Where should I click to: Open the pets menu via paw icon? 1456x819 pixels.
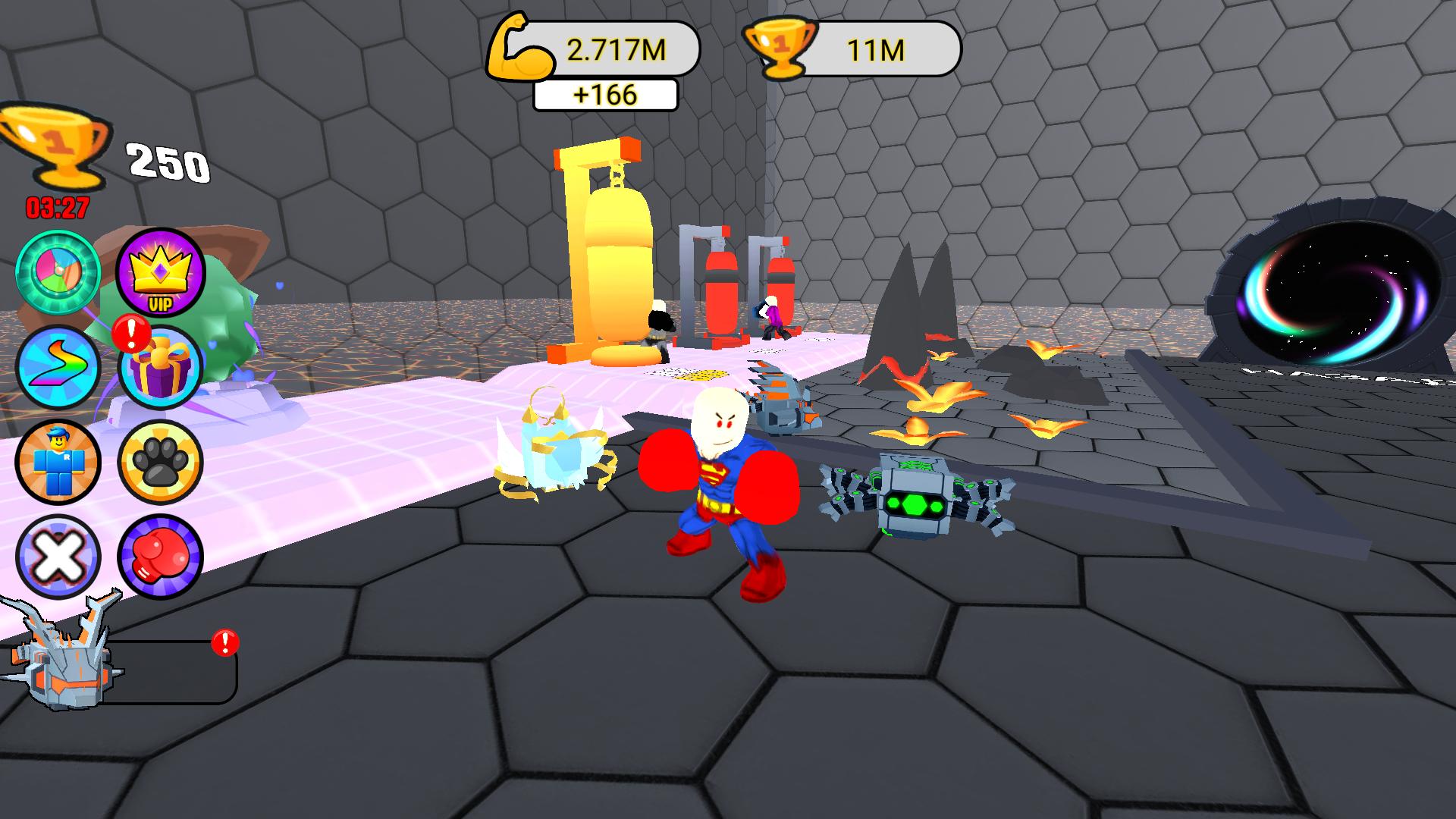158,463
